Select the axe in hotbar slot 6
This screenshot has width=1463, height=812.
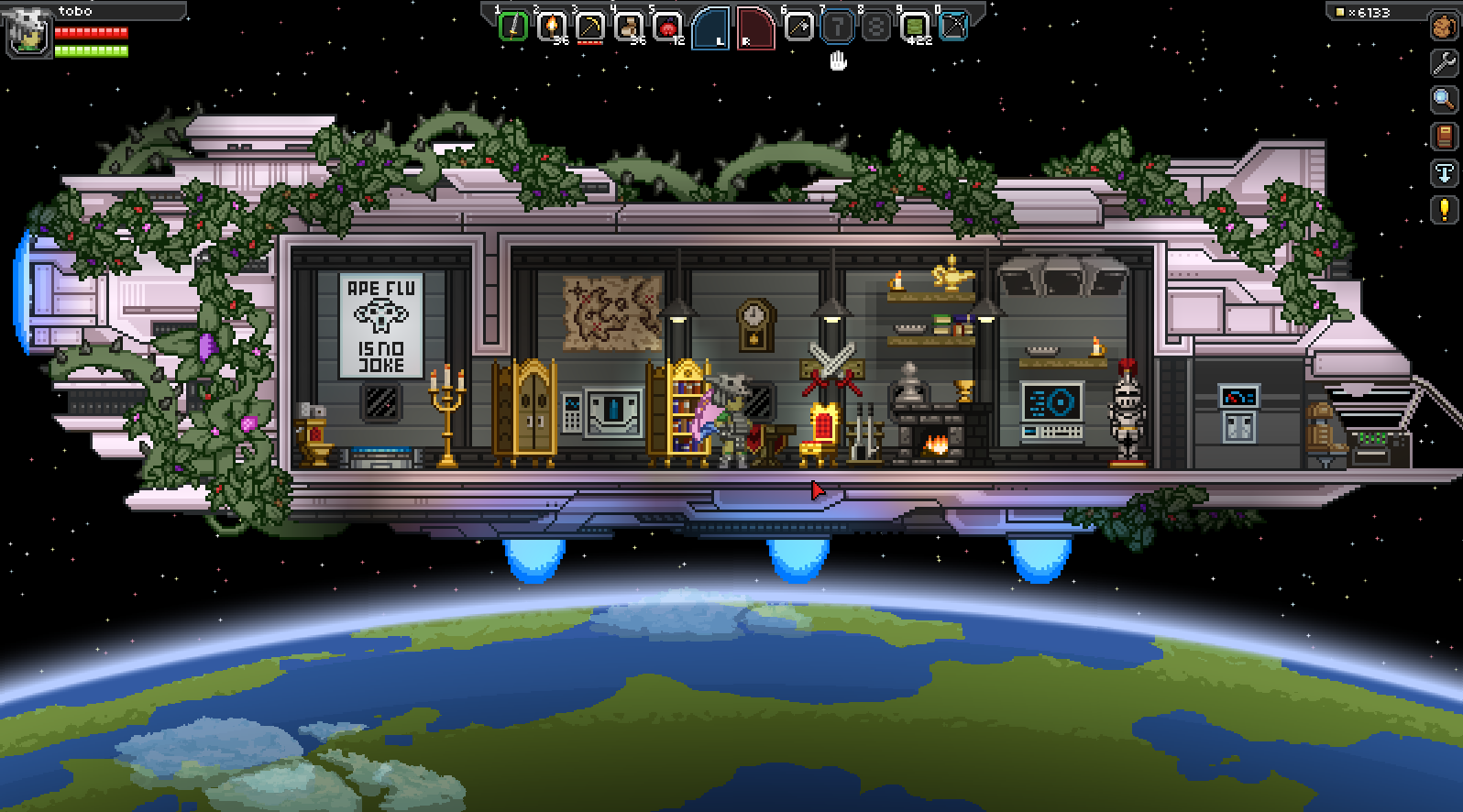(799, 27)
